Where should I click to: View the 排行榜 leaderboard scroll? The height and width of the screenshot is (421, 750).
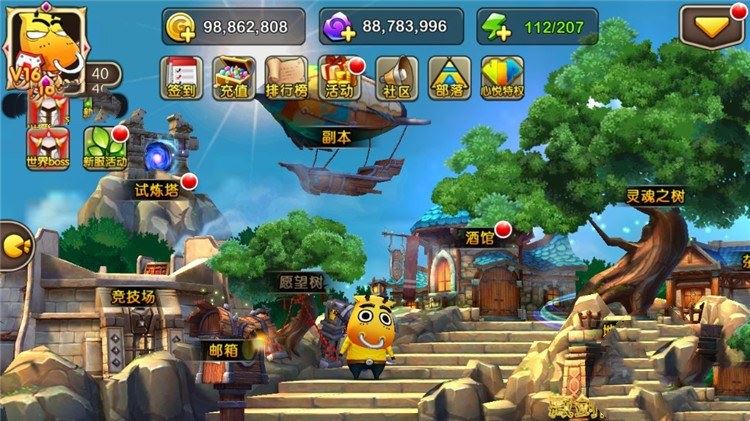tap(286, 75)
